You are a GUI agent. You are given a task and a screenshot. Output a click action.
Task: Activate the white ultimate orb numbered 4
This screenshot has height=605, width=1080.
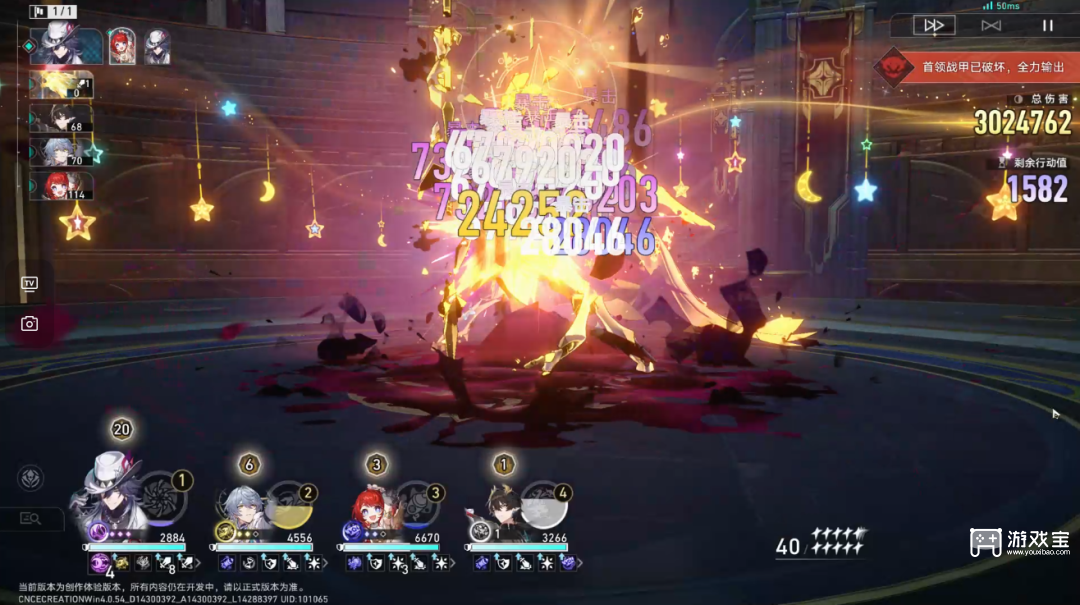tap(544, 507)
